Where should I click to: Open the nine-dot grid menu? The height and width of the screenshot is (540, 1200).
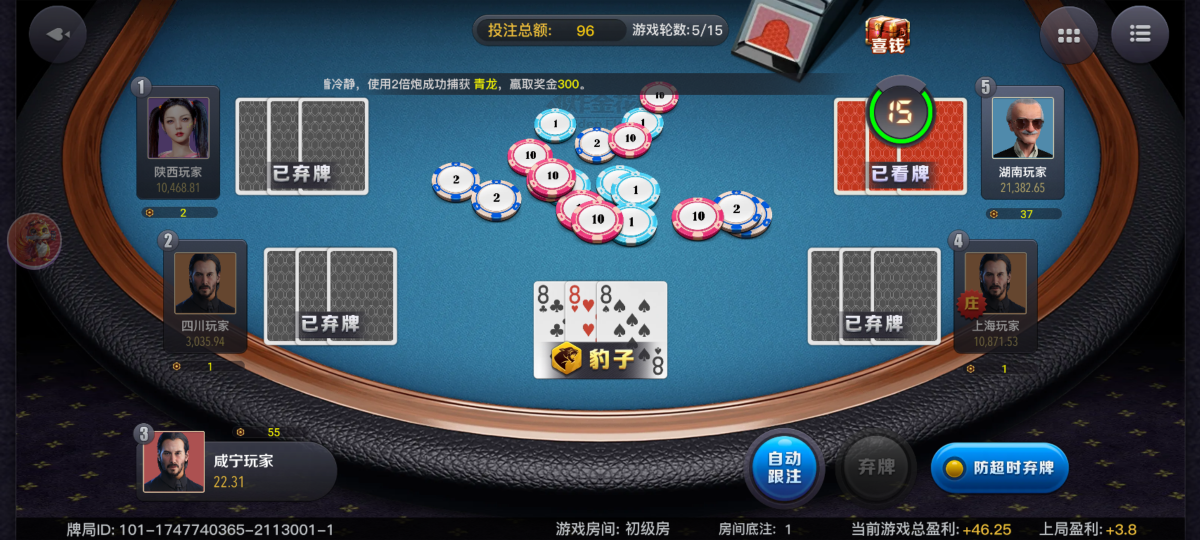click(1068, 35)
